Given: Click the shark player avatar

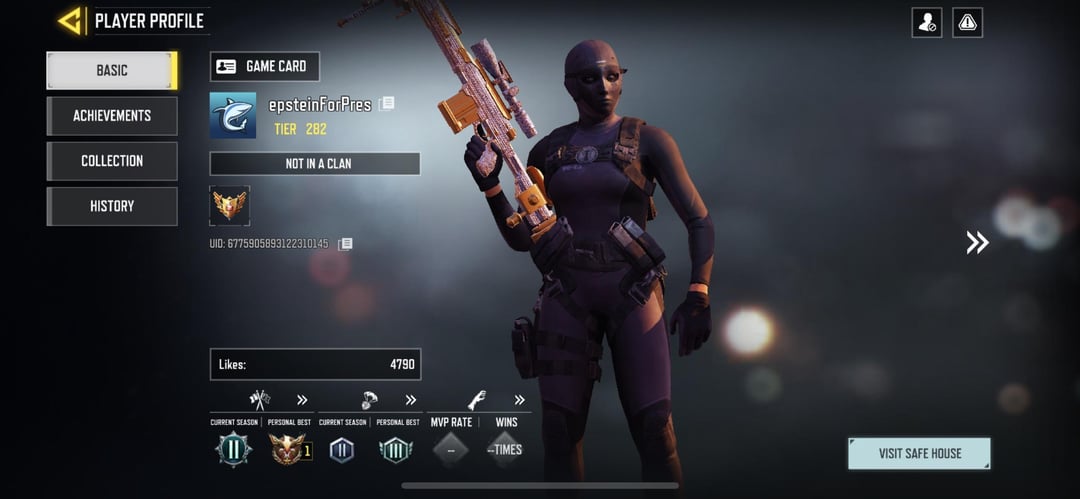Looking at the screenshot, I should 233,115.
